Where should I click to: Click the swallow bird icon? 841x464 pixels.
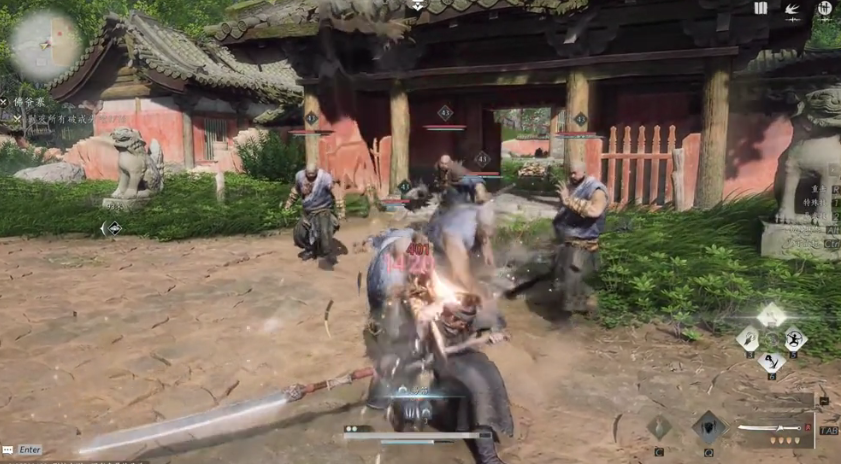click(792, 10)
